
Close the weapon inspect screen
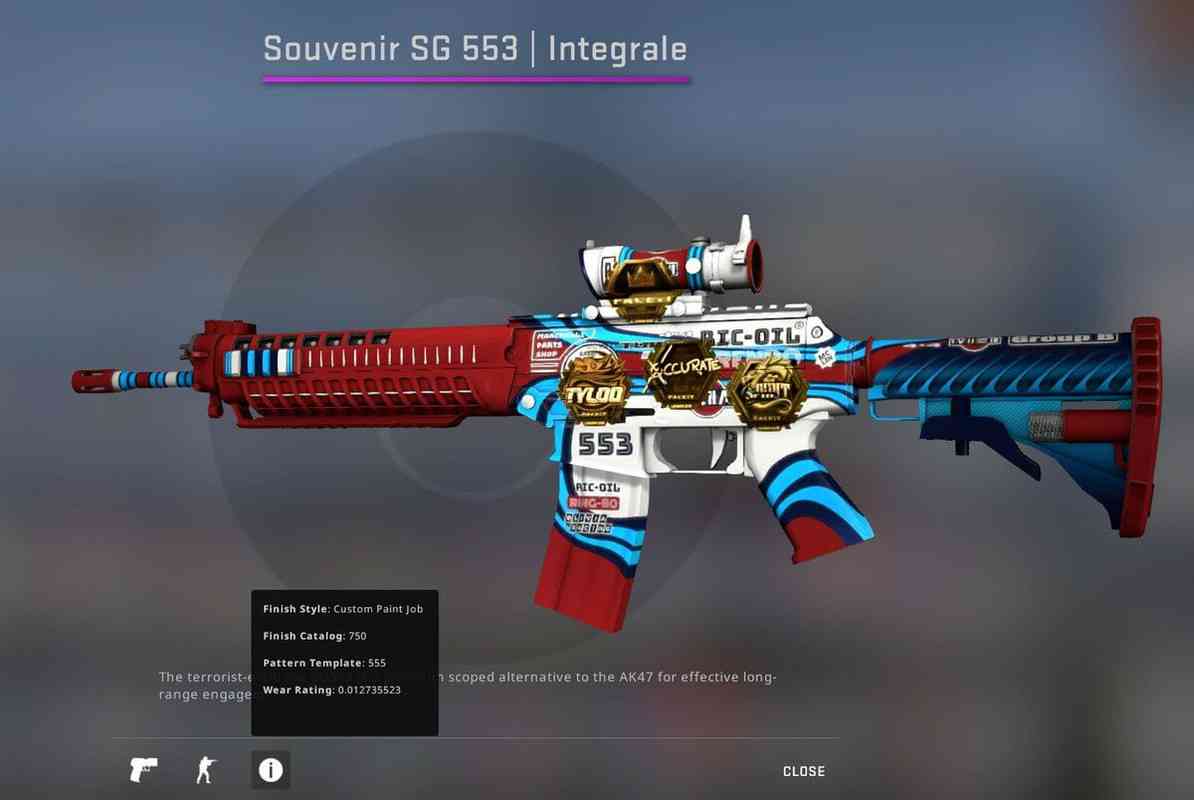(x=803, y=771)
